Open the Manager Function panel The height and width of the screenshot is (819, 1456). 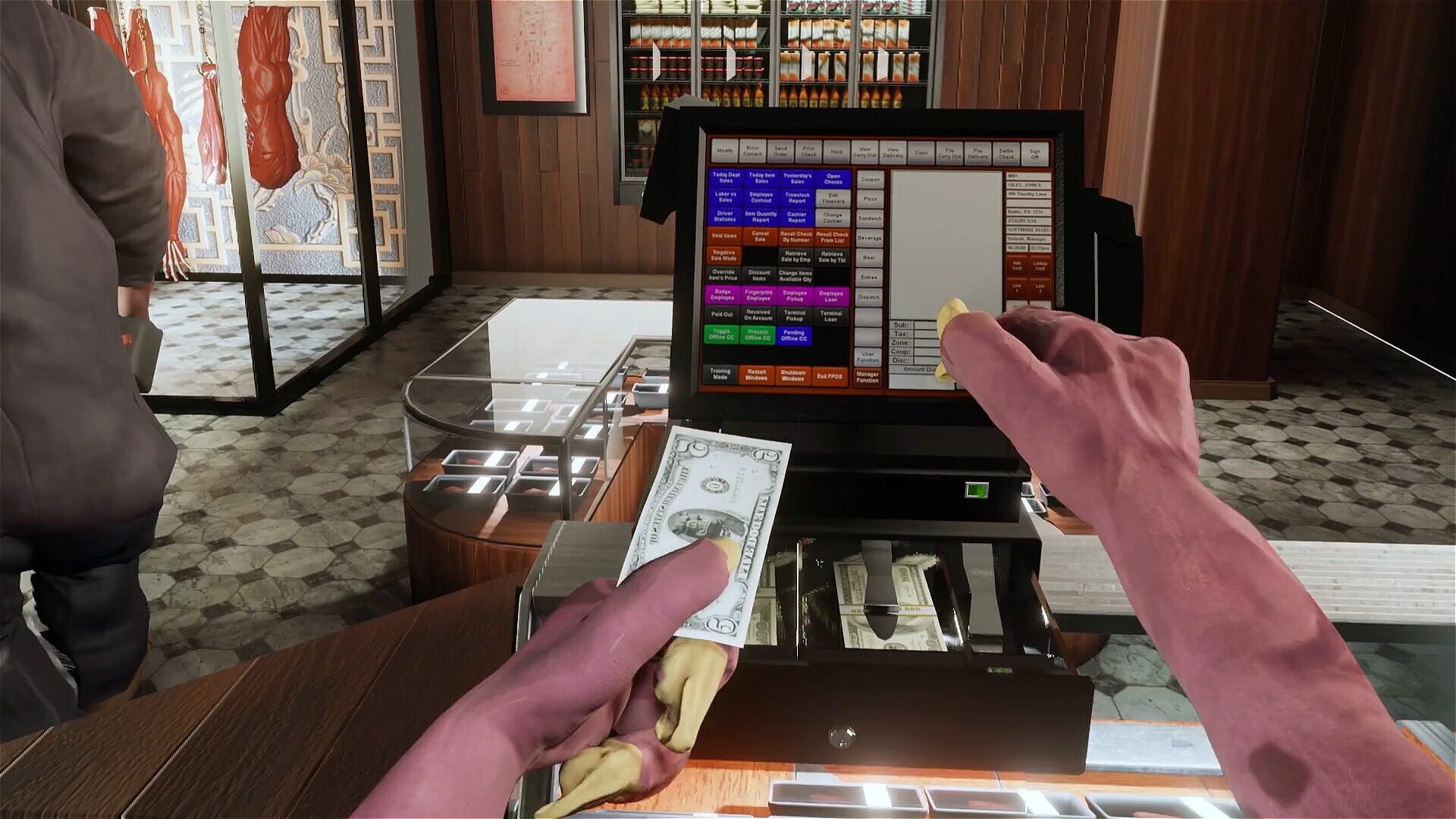[868, 378]
